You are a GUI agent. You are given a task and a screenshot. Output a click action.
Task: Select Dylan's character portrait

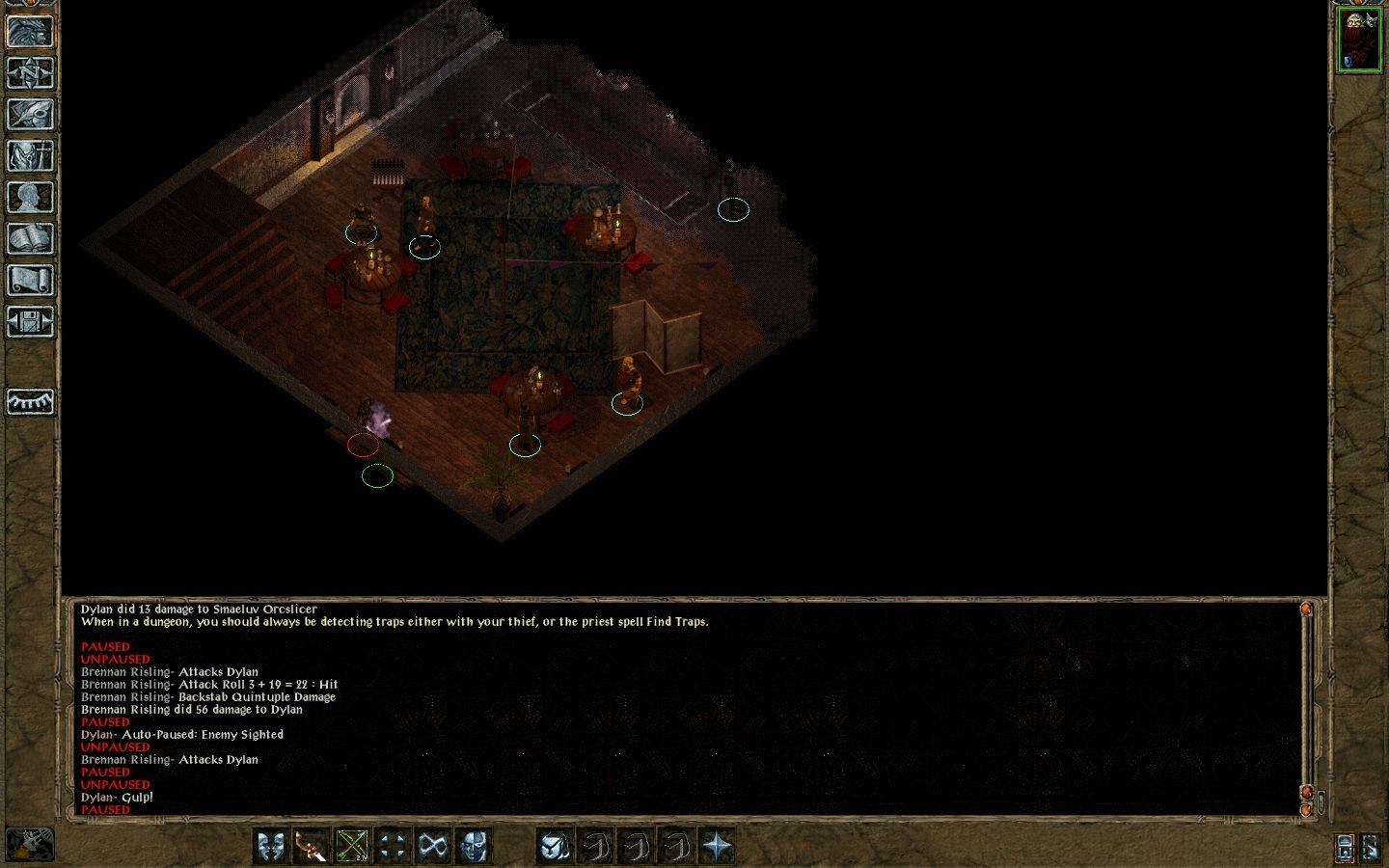point(1359,39)
